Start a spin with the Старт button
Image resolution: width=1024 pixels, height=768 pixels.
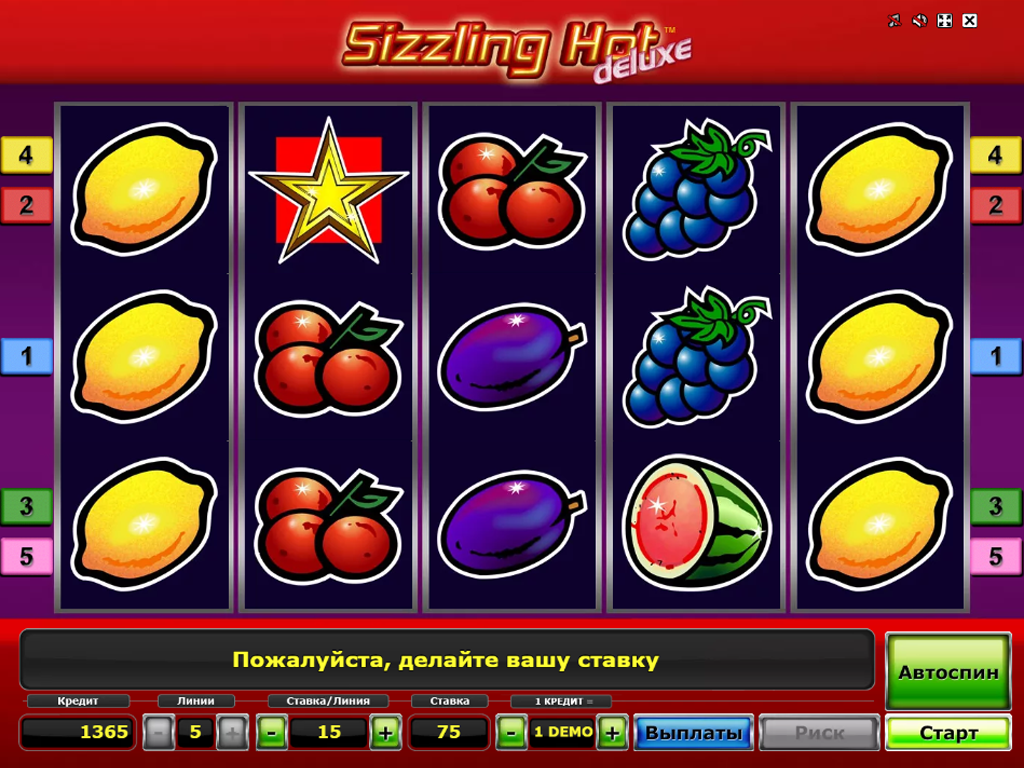tap(948, 733)
